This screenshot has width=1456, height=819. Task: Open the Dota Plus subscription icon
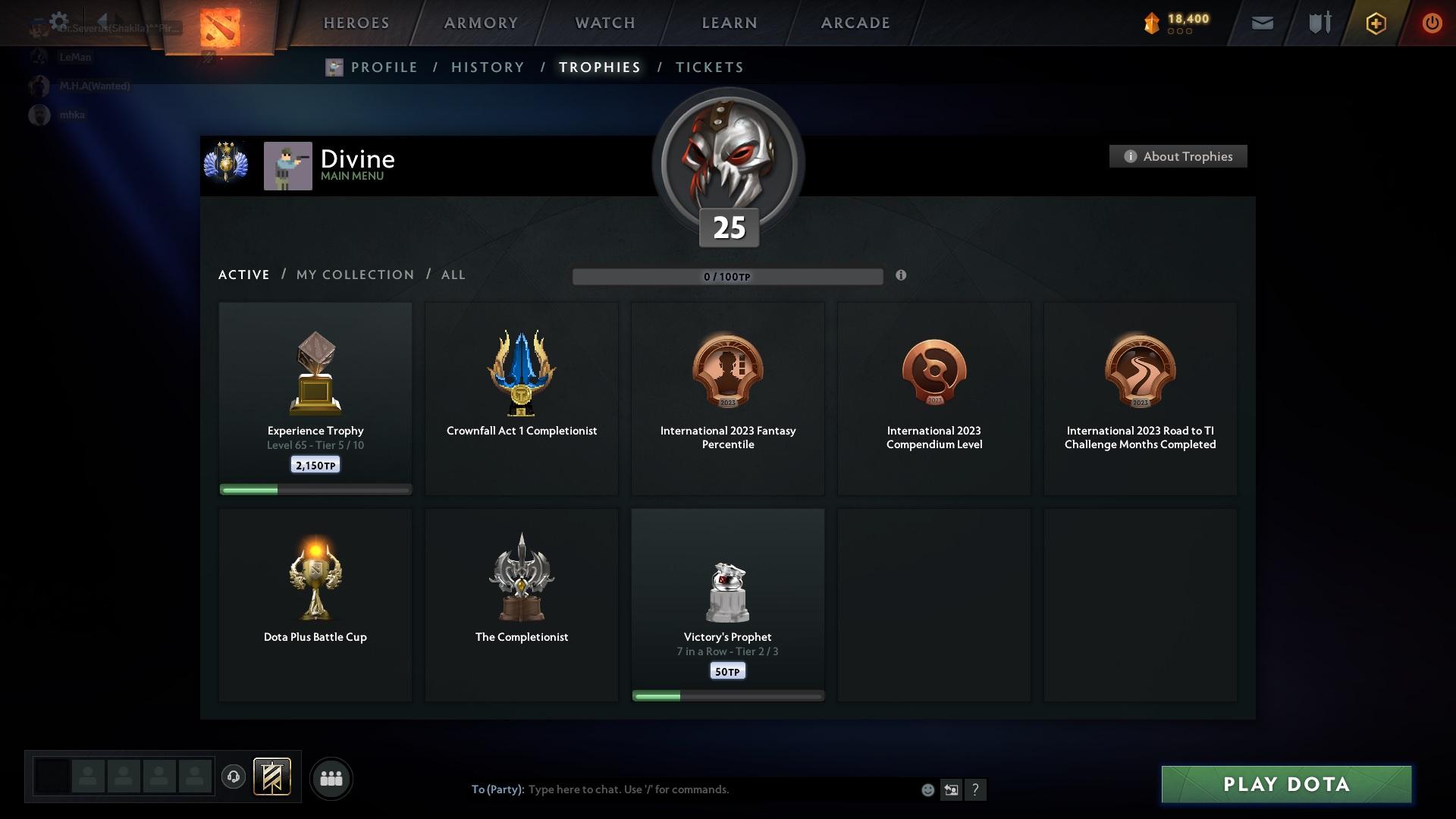coord(1375,23)
